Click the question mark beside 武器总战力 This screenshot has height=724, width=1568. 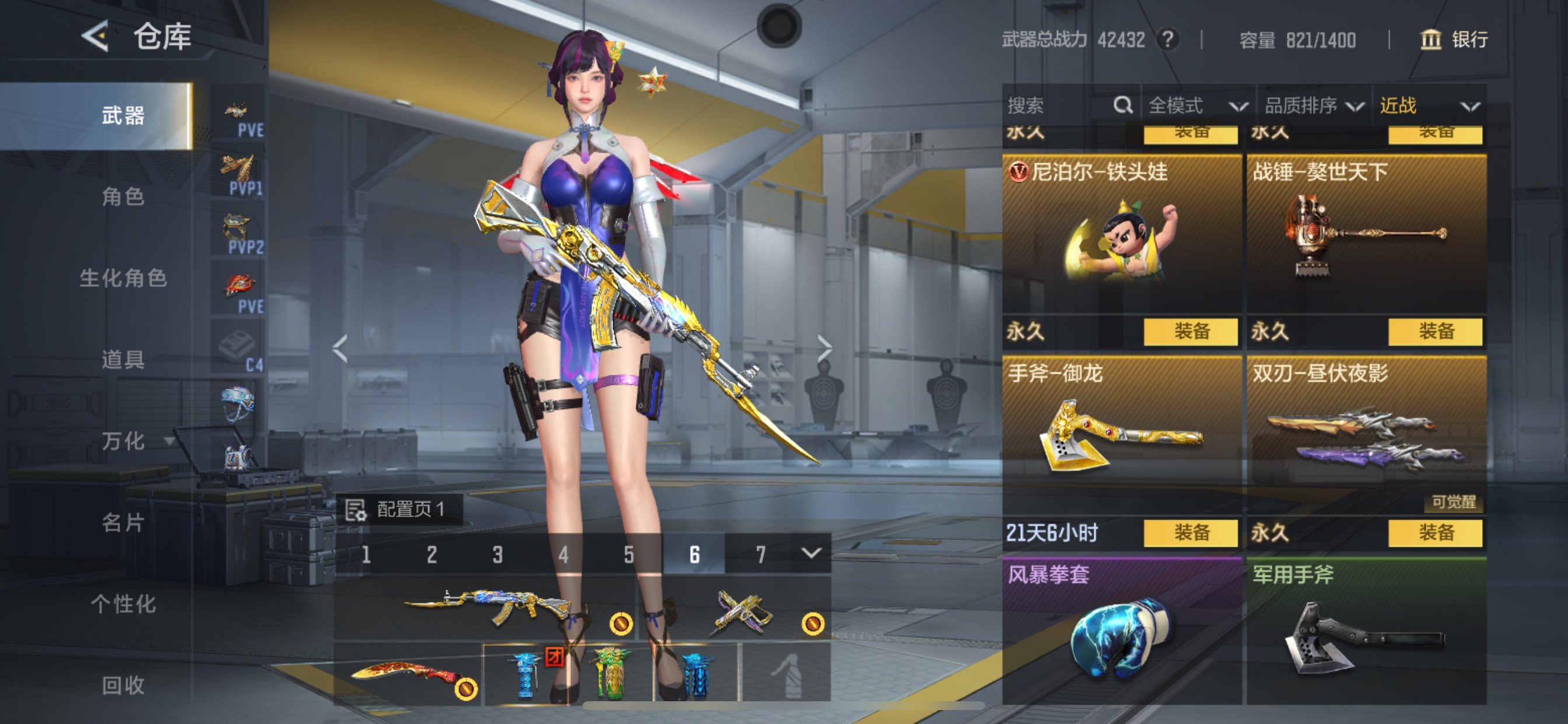point(1168,40)
